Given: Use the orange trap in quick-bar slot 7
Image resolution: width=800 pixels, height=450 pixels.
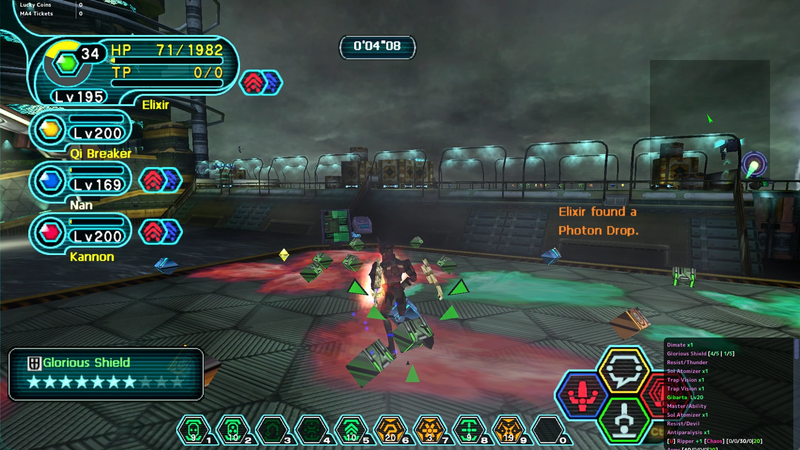Looking at the screenshot, I should [429, 431].
